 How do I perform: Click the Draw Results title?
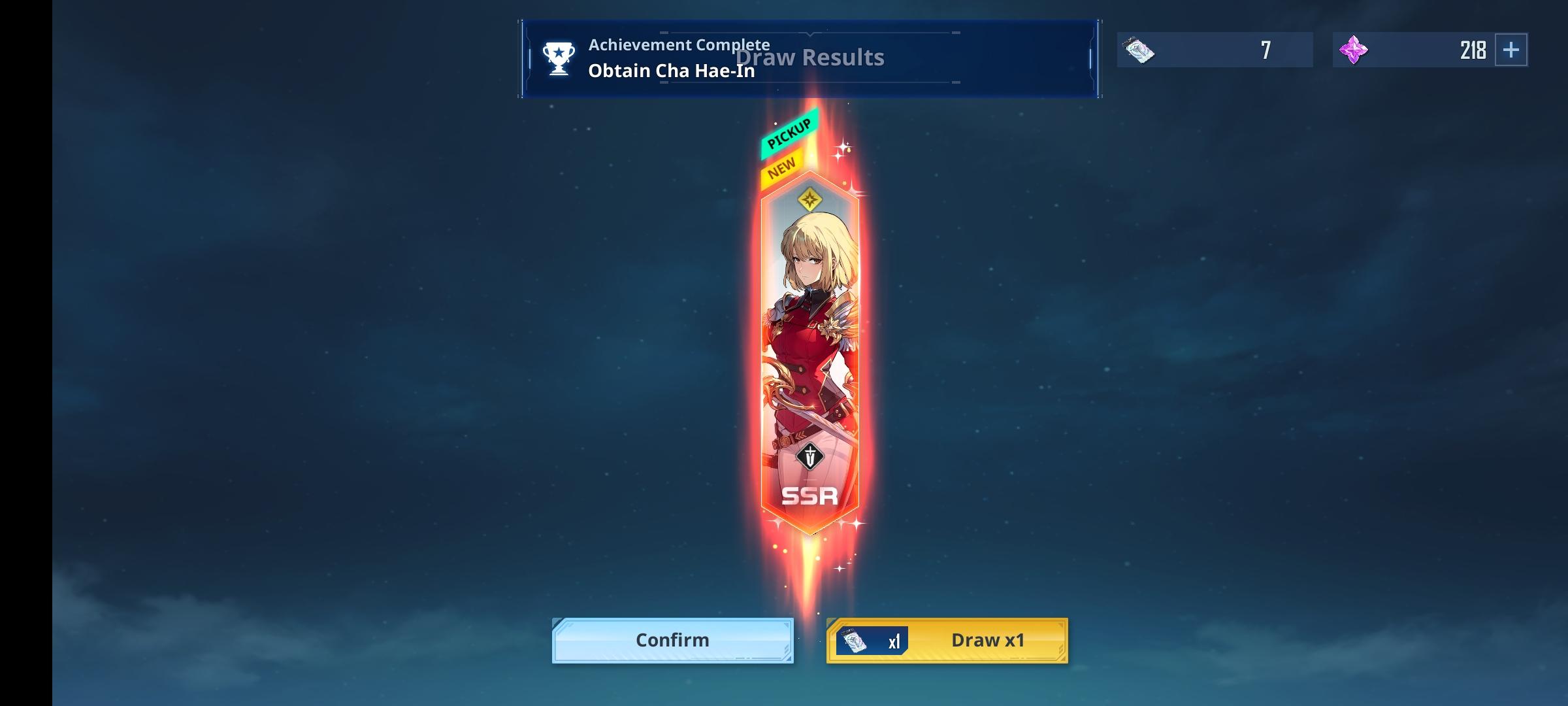coord(810,58)
